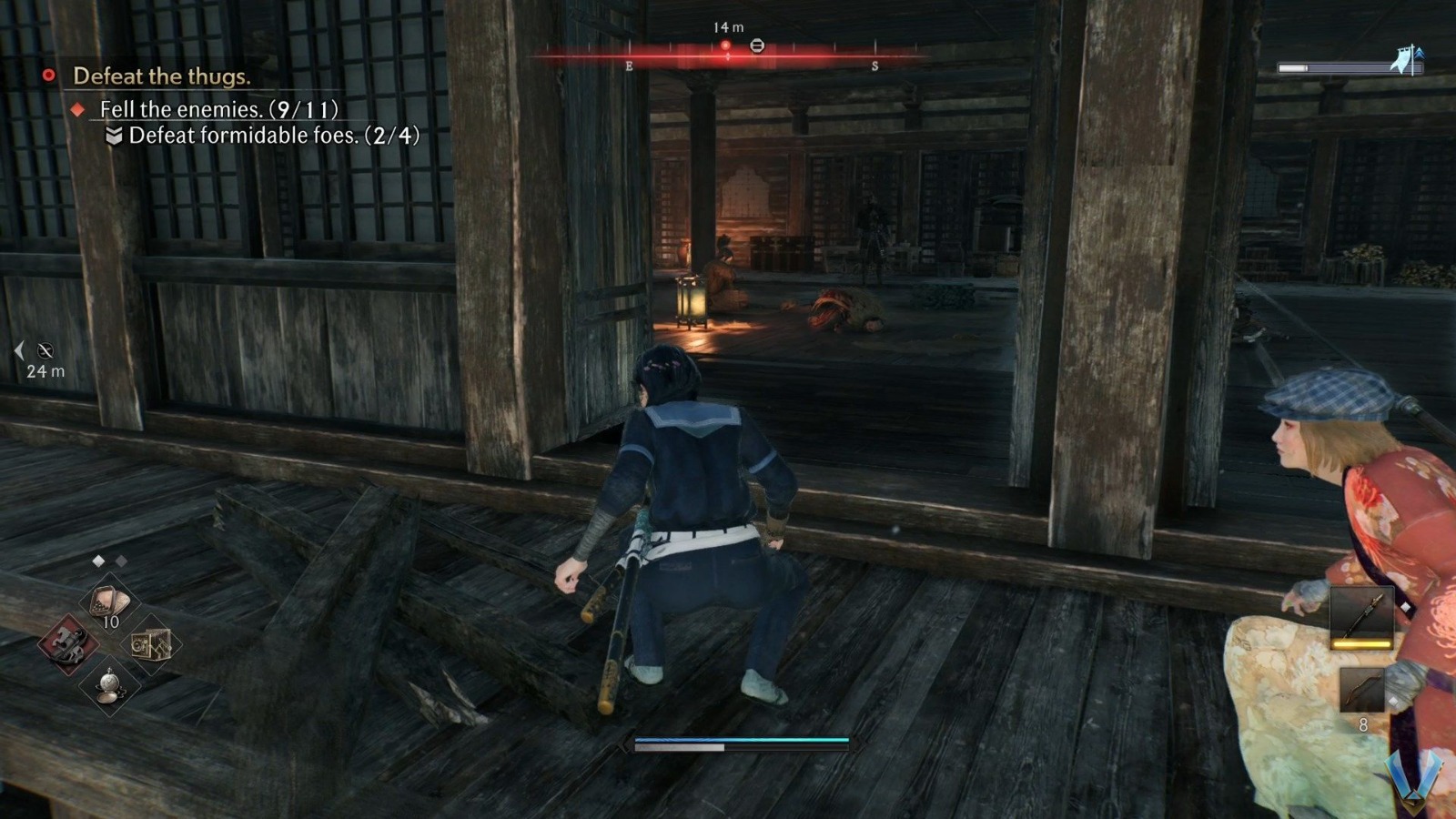Select the medicine pill case item slot
Screen dimensions: 1456x819
click(x=108, y=602)
